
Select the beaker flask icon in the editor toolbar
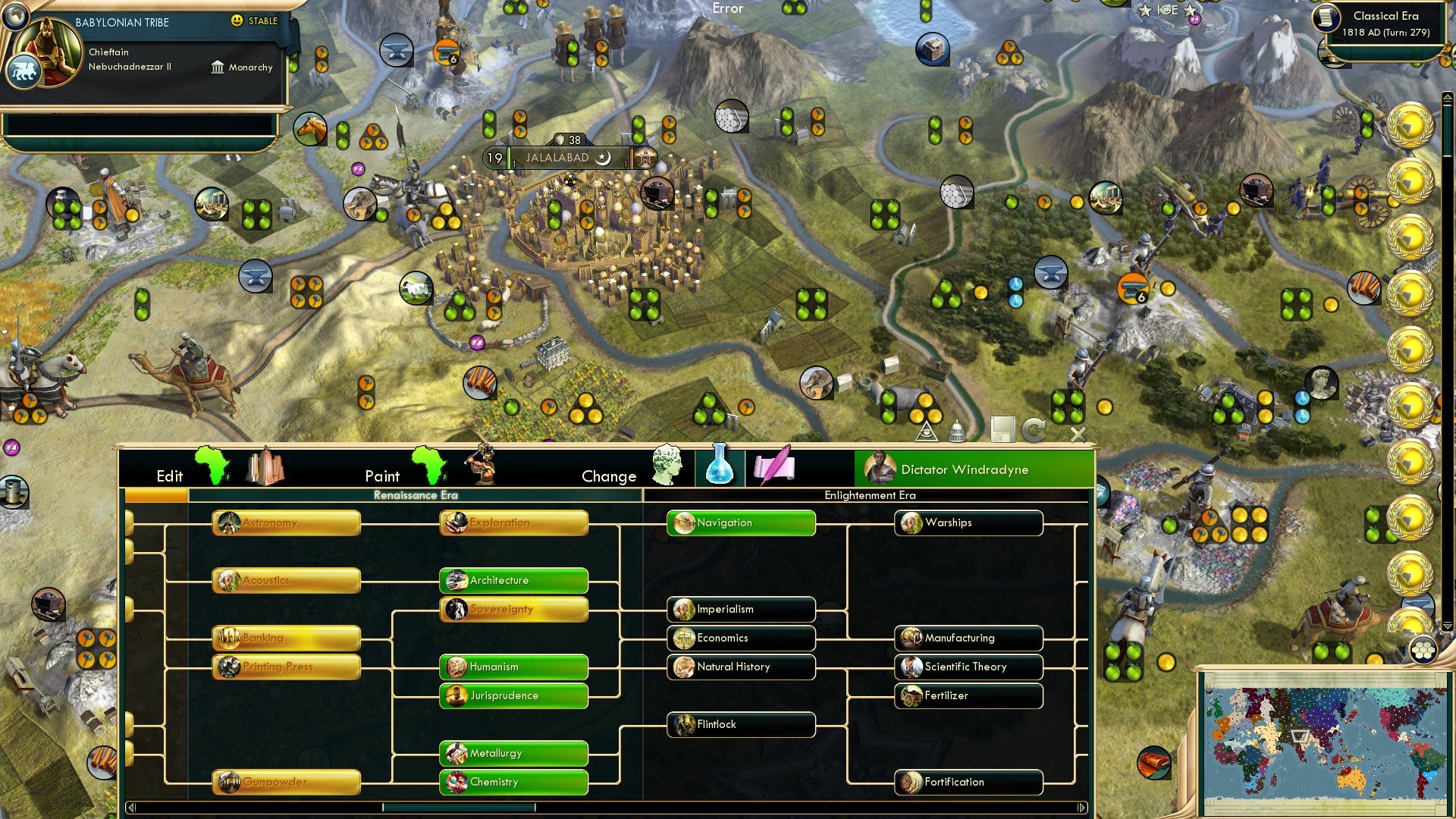click(720, 467)
